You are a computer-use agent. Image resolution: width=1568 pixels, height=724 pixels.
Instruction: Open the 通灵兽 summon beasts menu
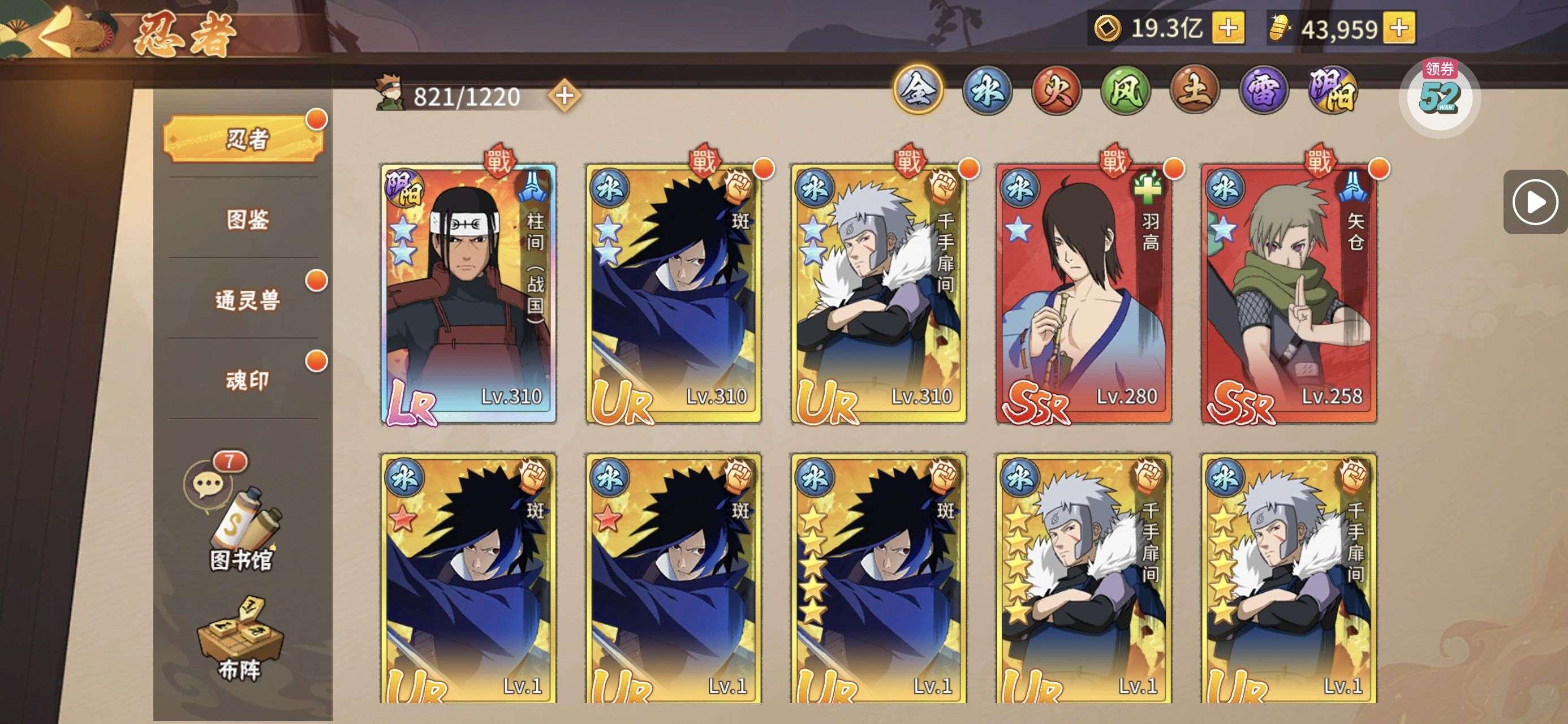[x=247, y=300]
